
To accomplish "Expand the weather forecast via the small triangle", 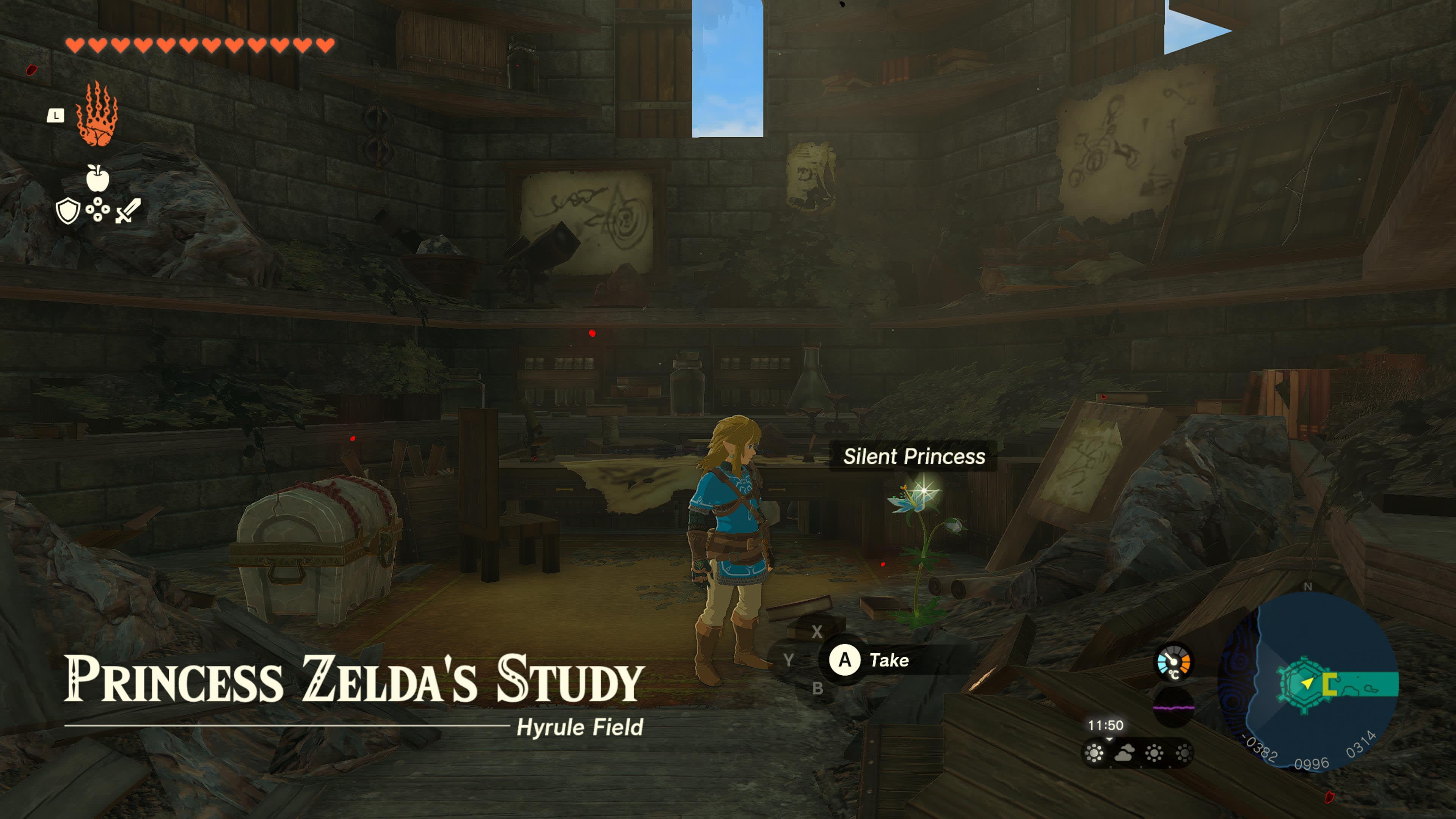I will (1109, 739).
